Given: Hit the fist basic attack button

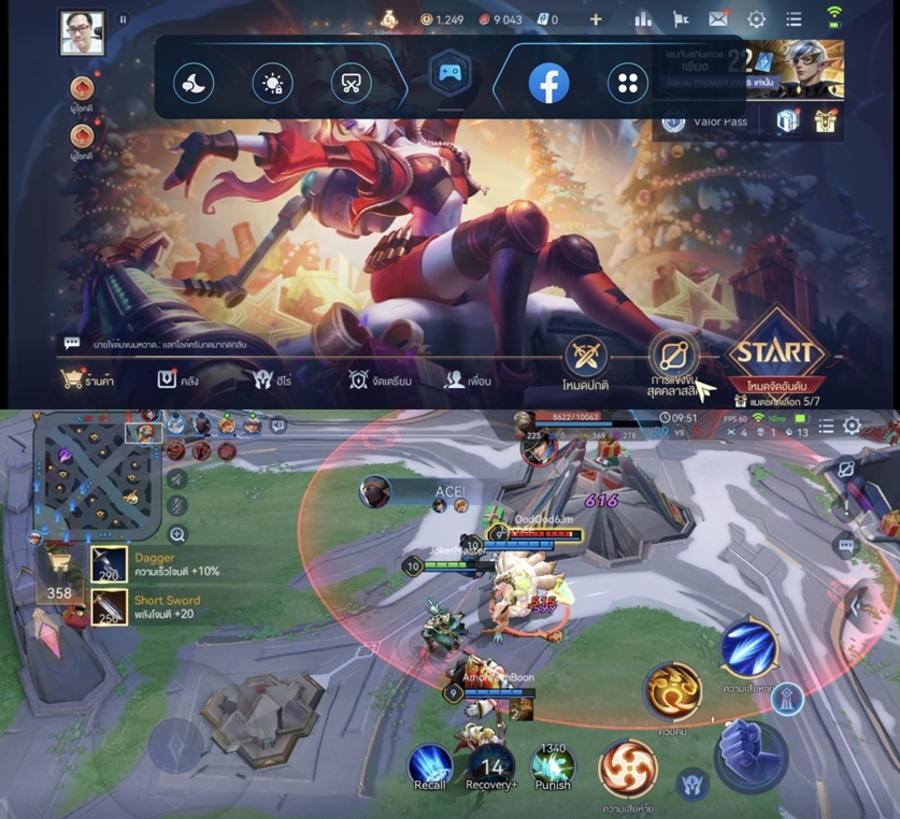Looking at the screenshot, I should pyautogui.click(x=750, y=750).
